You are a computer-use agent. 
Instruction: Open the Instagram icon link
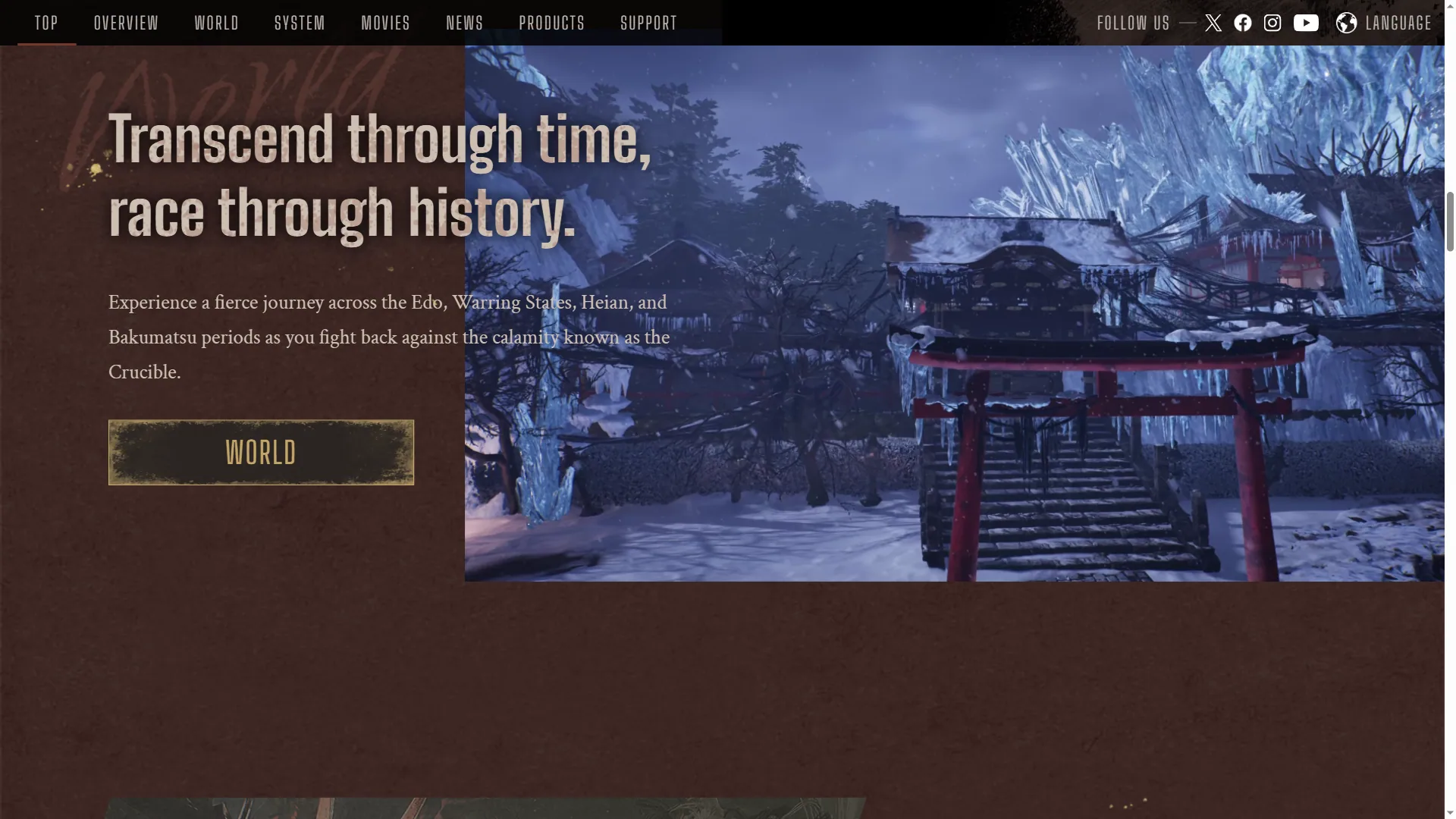[1272, 23]
